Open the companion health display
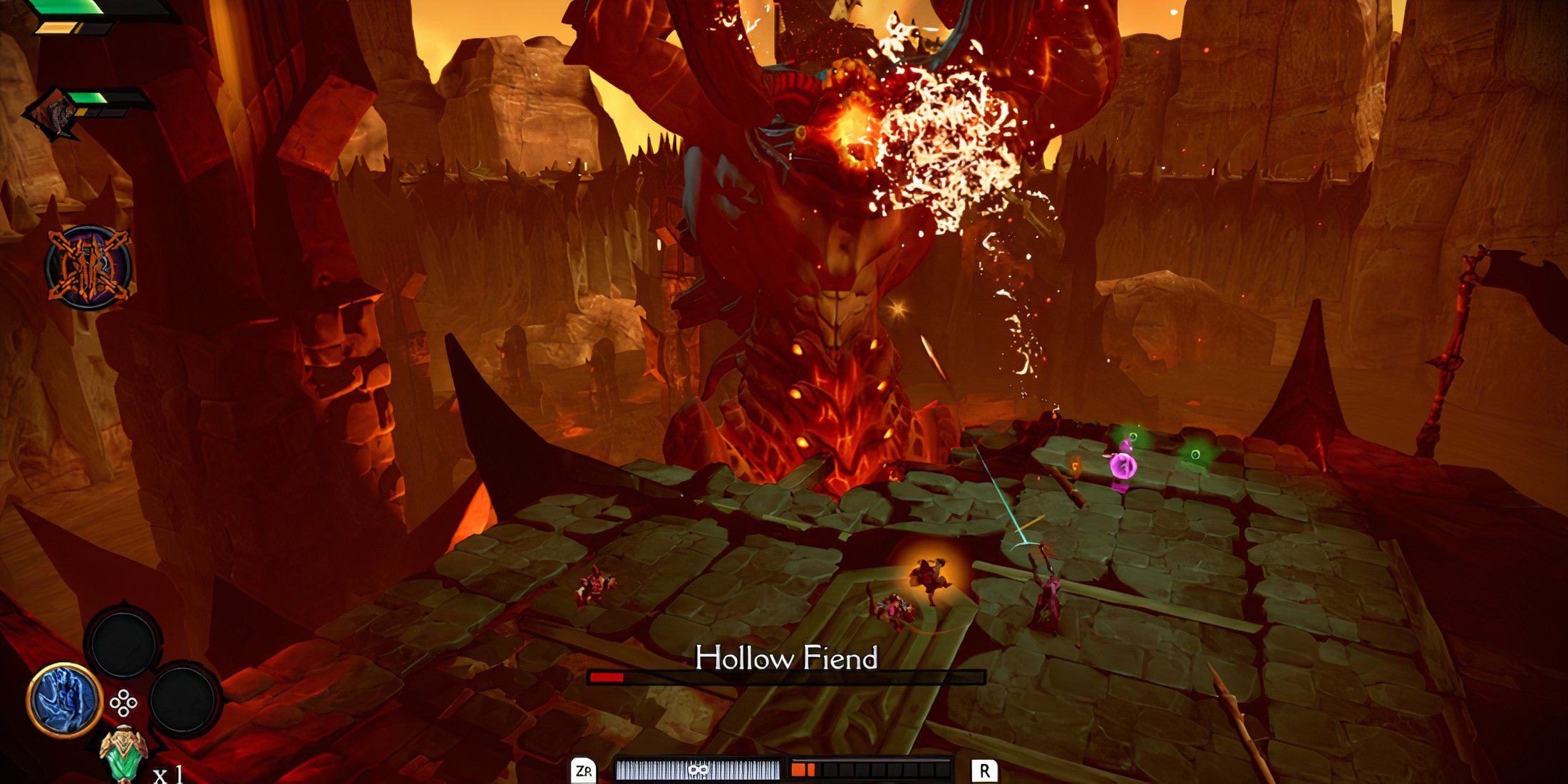Viewport: 1568px width, 784px height. pos(88,99)
